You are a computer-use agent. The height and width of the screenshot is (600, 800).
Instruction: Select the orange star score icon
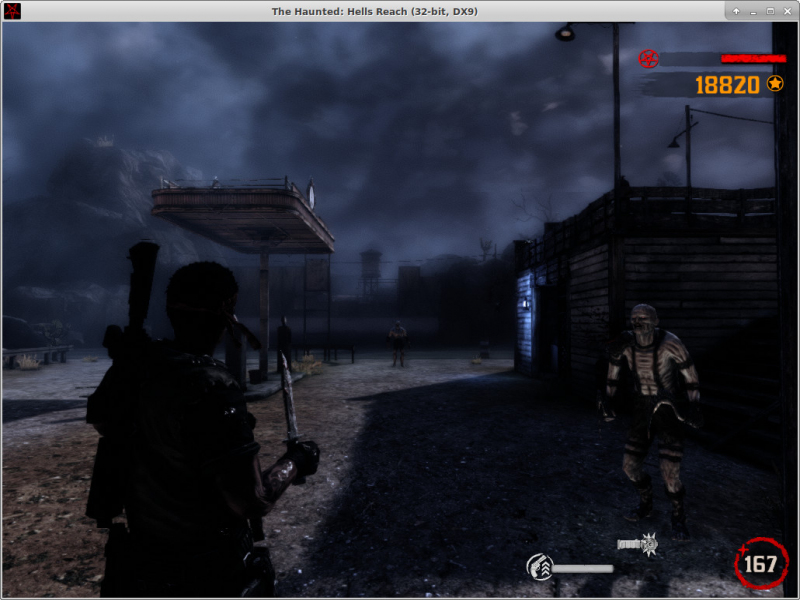pyautogui.click(x=775, y=84)
